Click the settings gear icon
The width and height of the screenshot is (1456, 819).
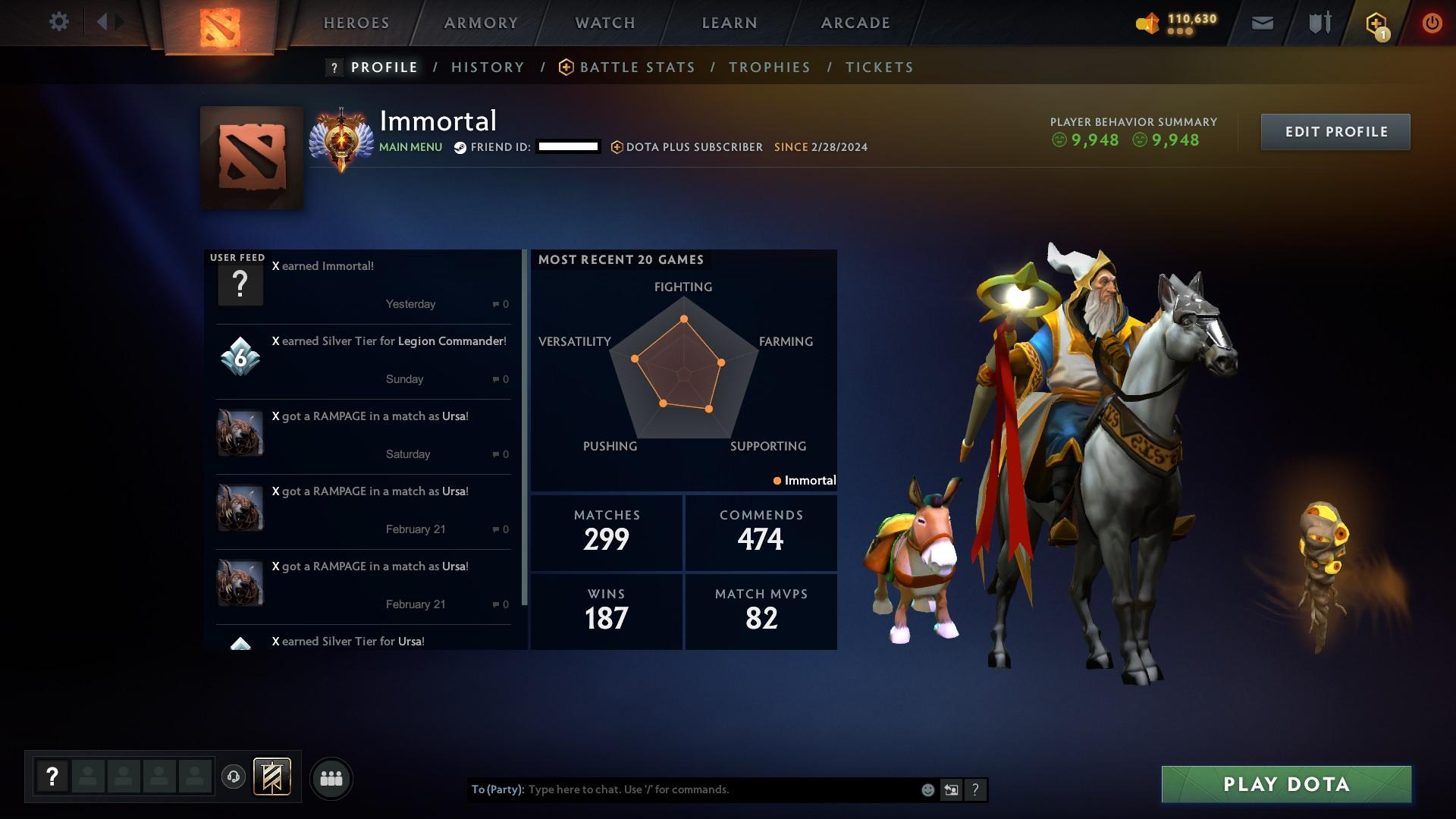pos(60,21)
